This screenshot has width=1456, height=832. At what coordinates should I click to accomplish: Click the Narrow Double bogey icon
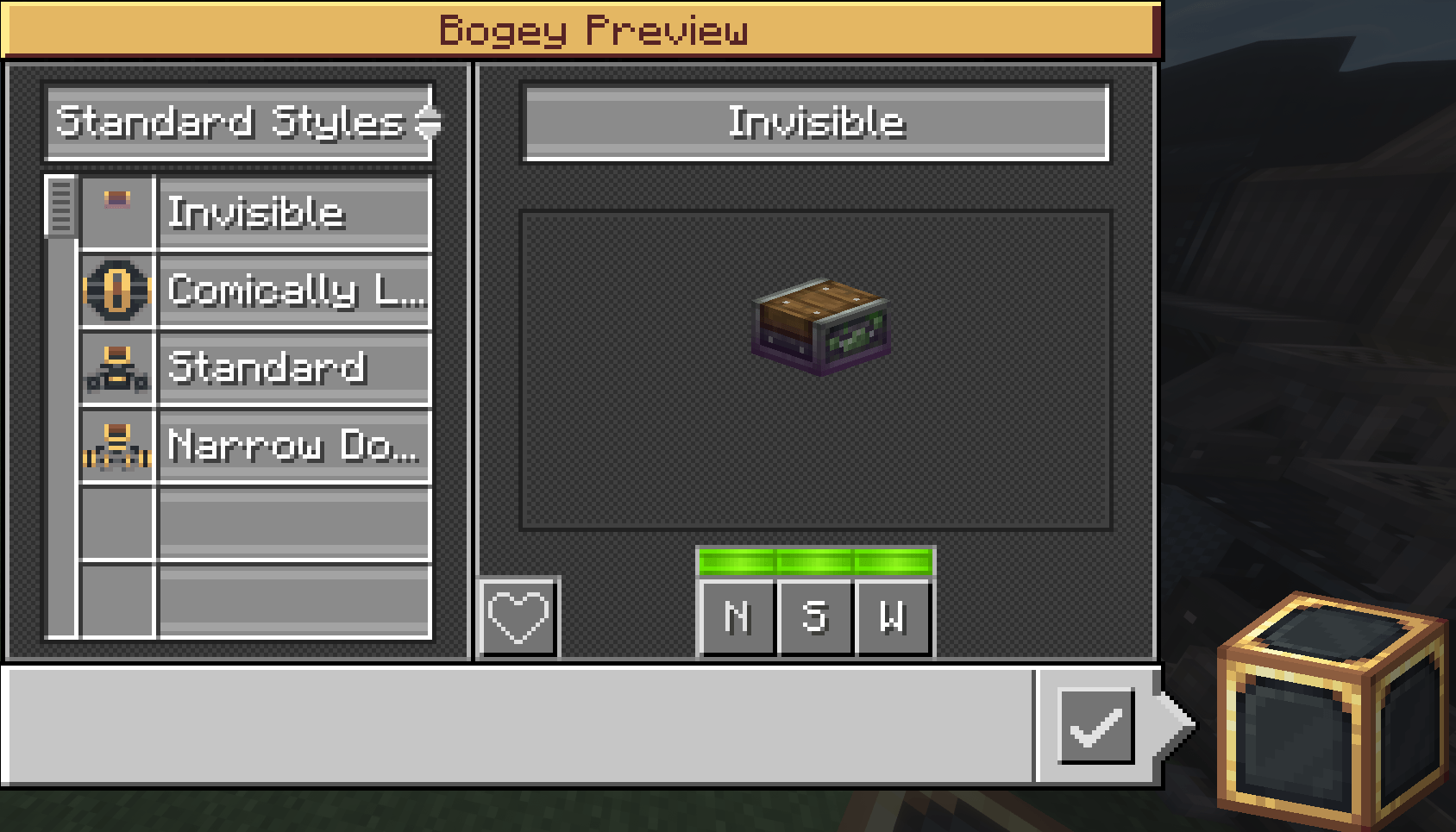coord(118,445)
